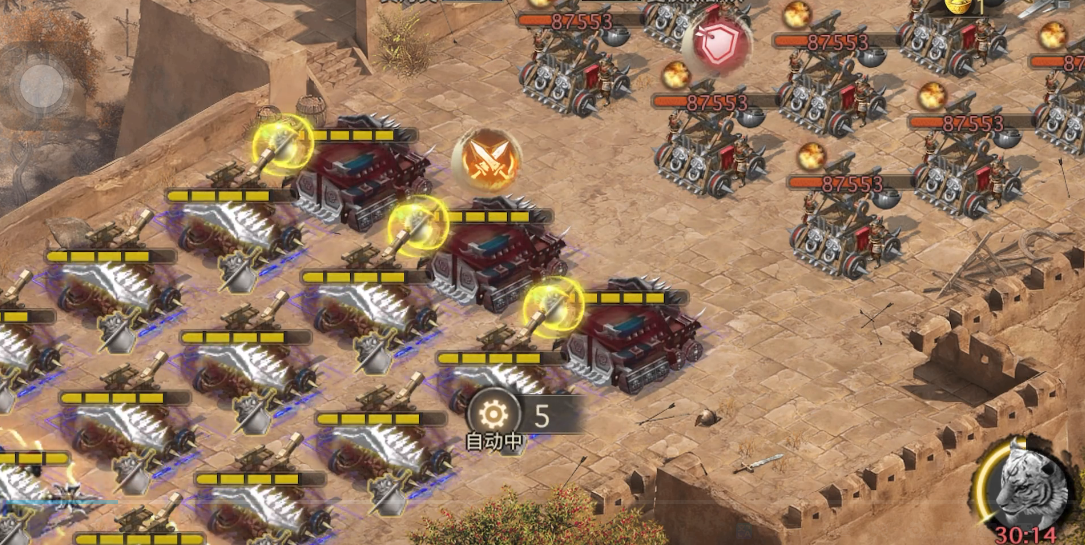
Task: Select the white tiger portrait skill
Action: [x=1025, y=482]
